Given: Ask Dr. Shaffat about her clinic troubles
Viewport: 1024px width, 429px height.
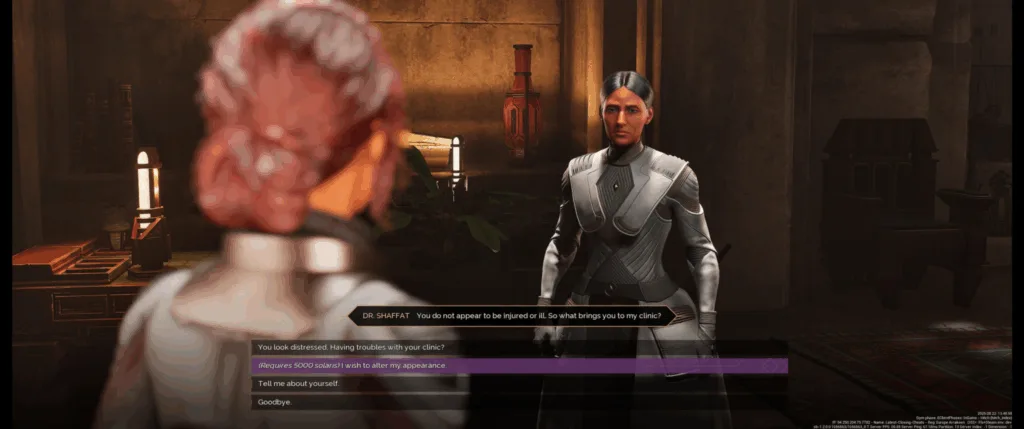Looking at the screenshot, I should click(x=351, y=347).
